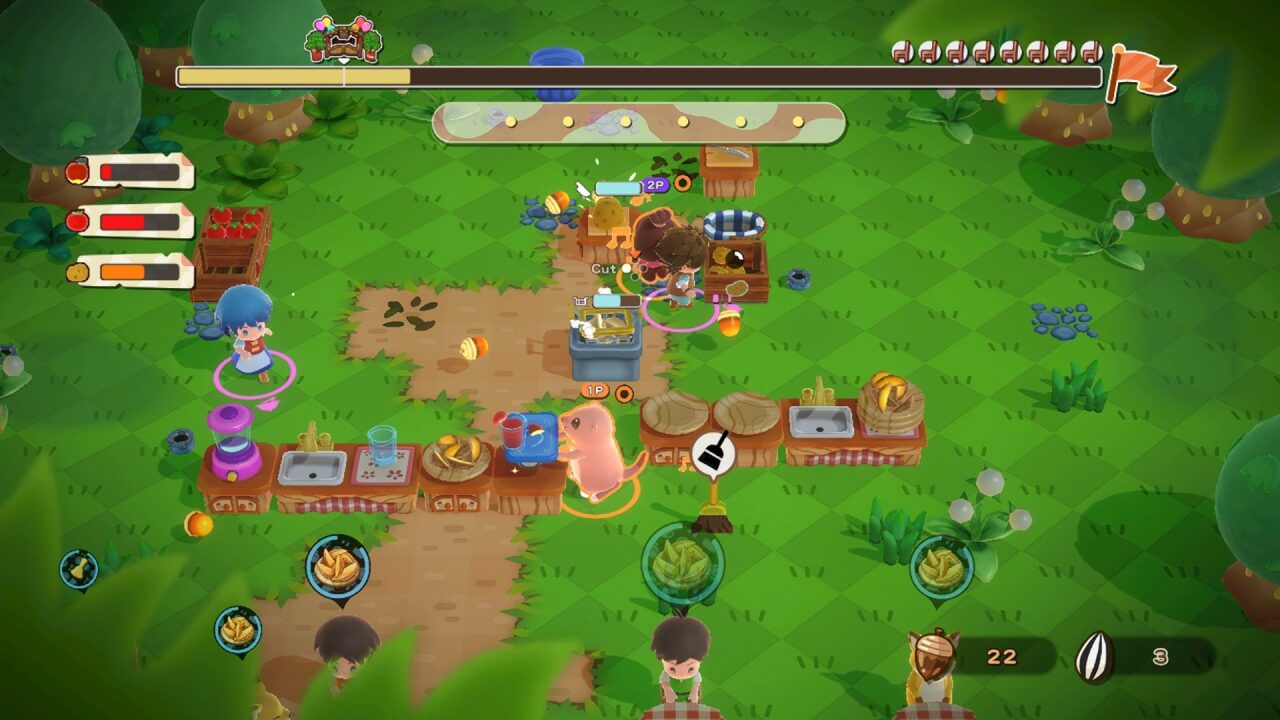Select the 2P player badge
The image size is (1280, 720).
(656, 184)
